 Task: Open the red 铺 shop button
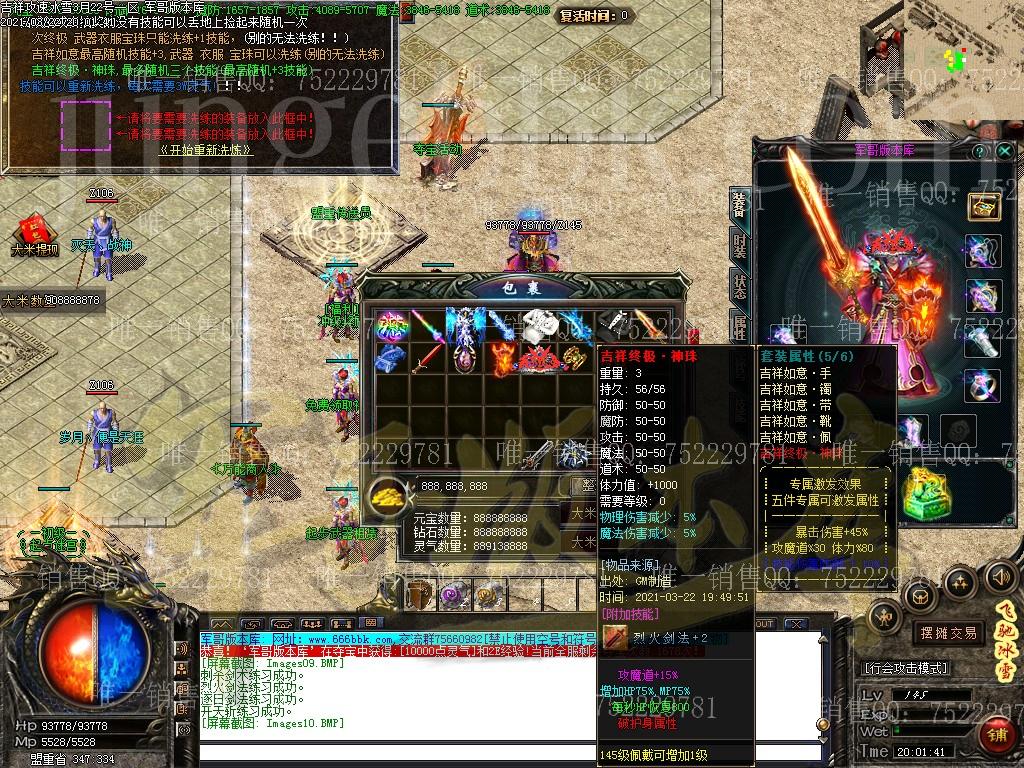(997, 736)
